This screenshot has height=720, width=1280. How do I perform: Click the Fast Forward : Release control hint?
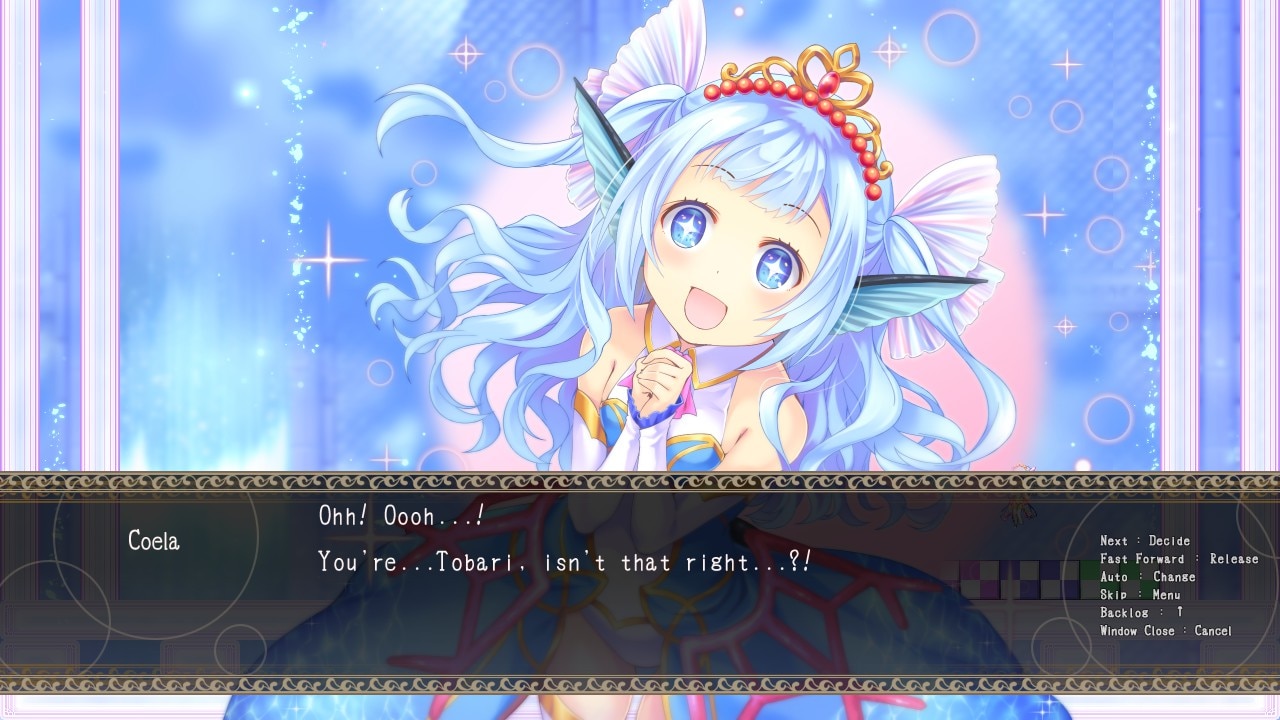point(1180,558)
